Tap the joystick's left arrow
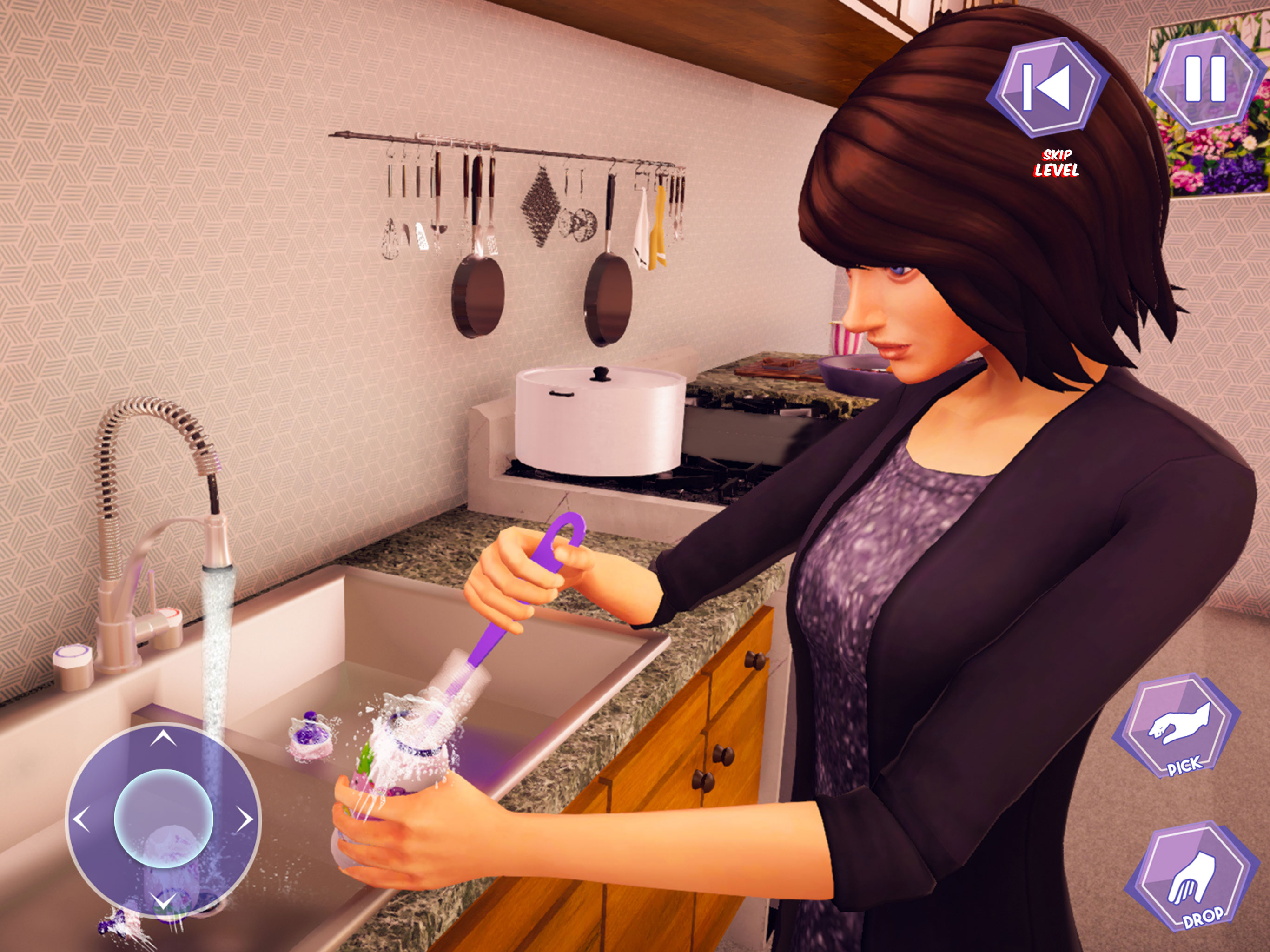Image resolution: width=1270 pixels, height=952 pixels. (81, 820)
